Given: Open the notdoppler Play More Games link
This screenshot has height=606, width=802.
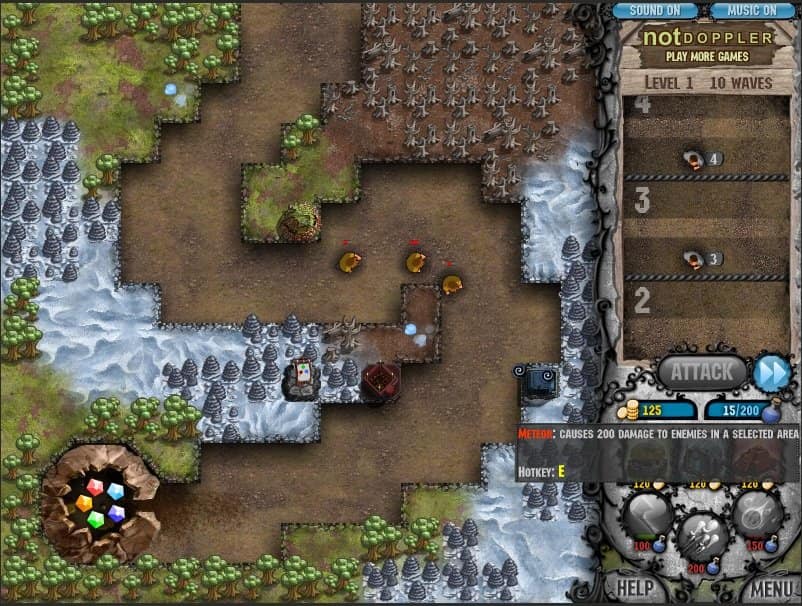Looking at the screenshot, I should [708, 46].
